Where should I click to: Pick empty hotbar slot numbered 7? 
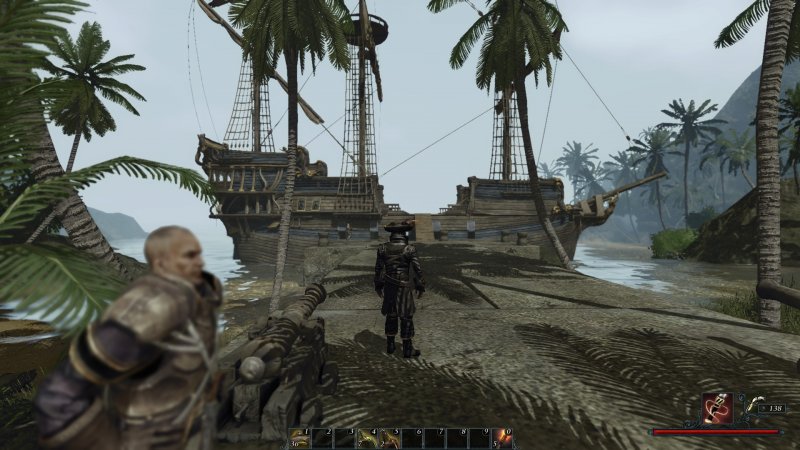(x=437, y=438)
